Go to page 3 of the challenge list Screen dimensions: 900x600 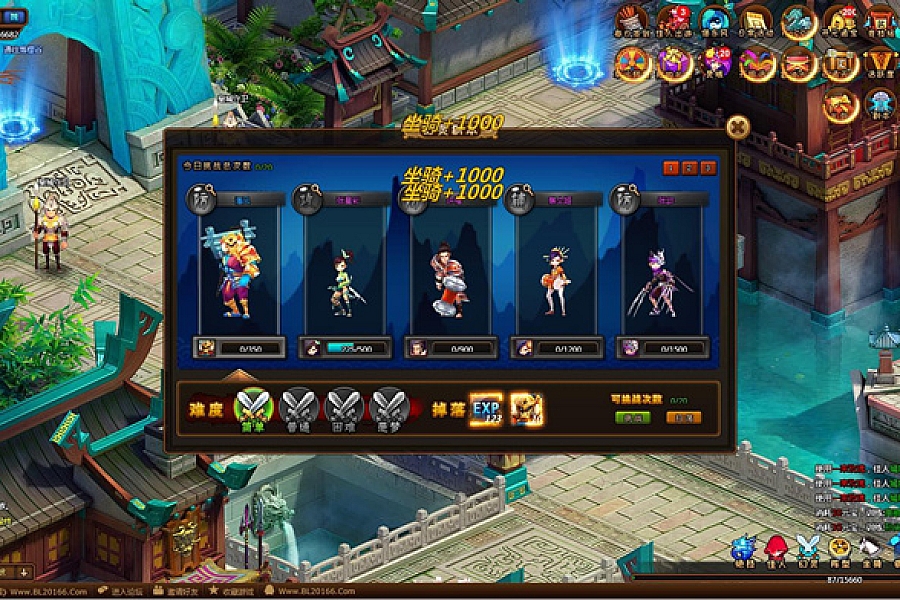click(x=708, y=168)
